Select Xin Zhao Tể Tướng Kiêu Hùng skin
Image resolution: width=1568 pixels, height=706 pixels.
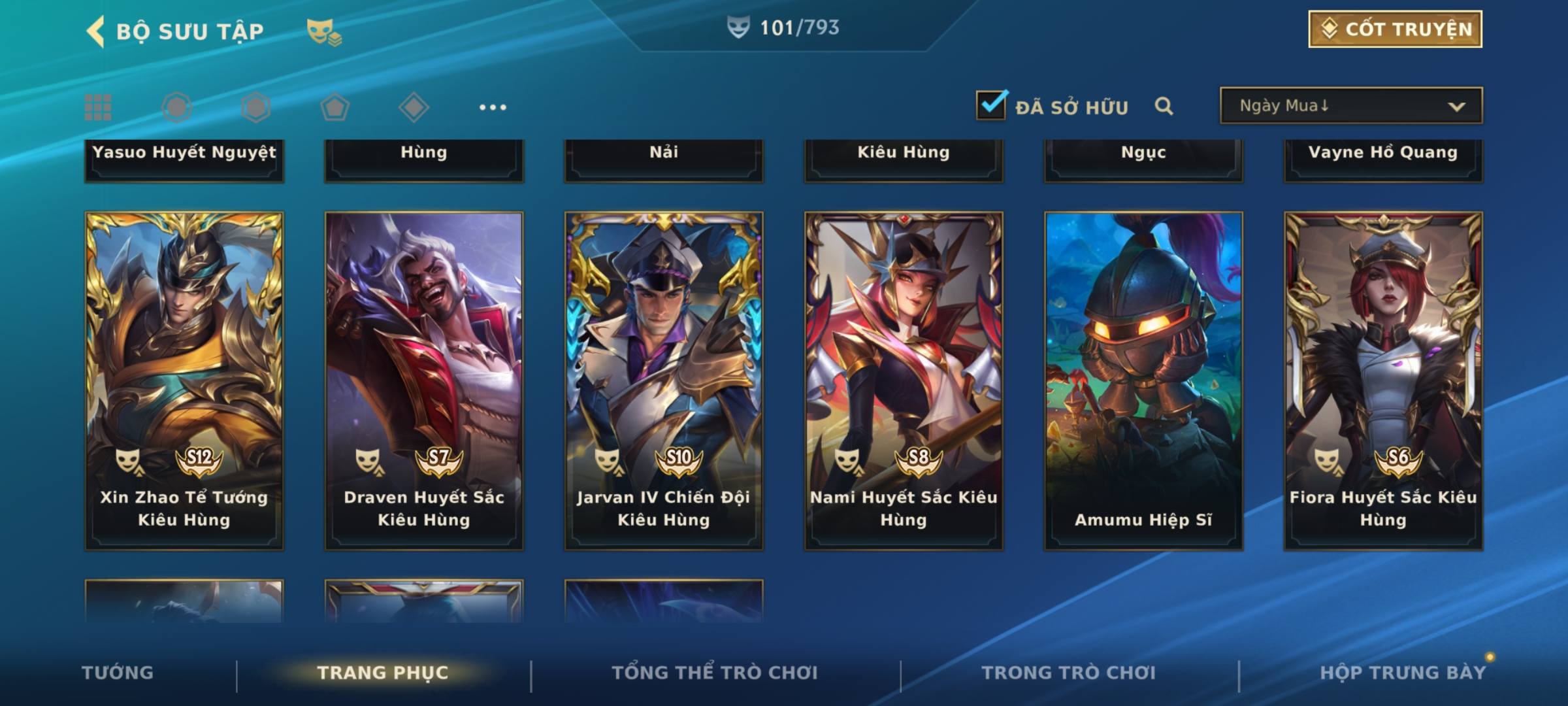(184, 379)
